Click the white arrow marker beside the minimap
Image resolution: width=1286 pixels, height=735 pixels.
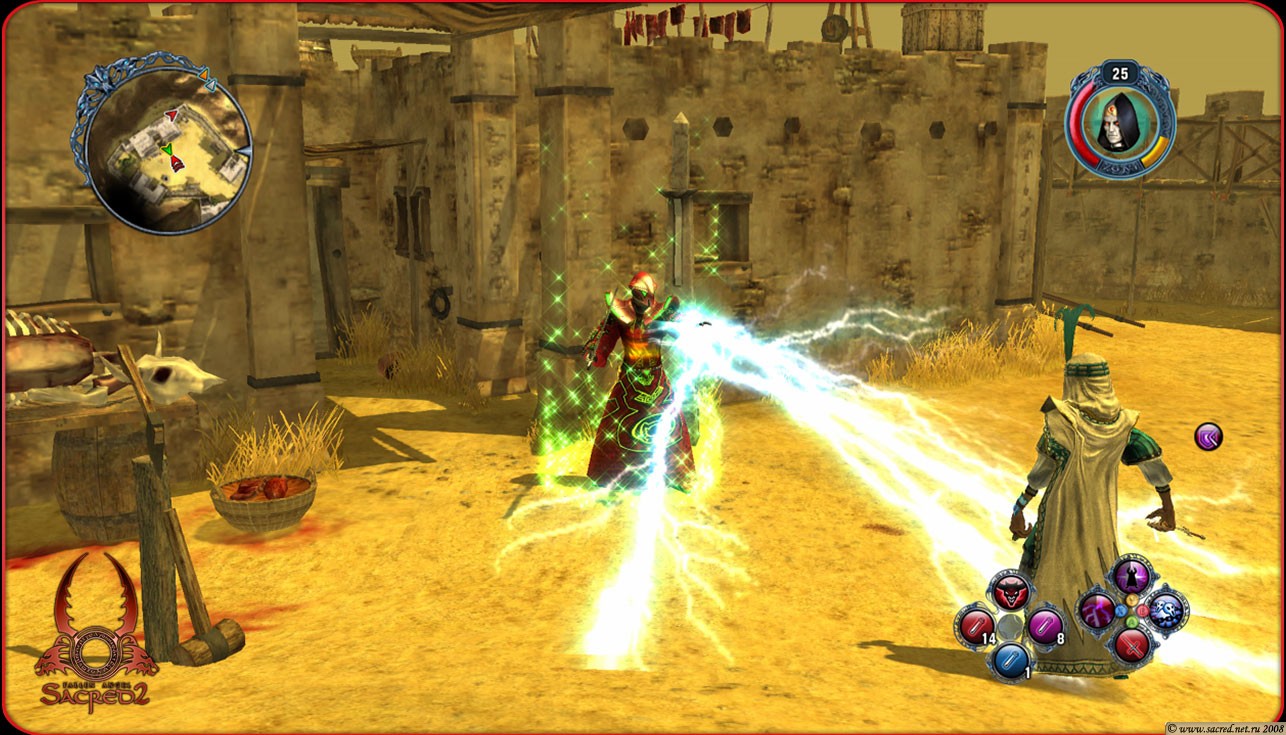point(212,86)
